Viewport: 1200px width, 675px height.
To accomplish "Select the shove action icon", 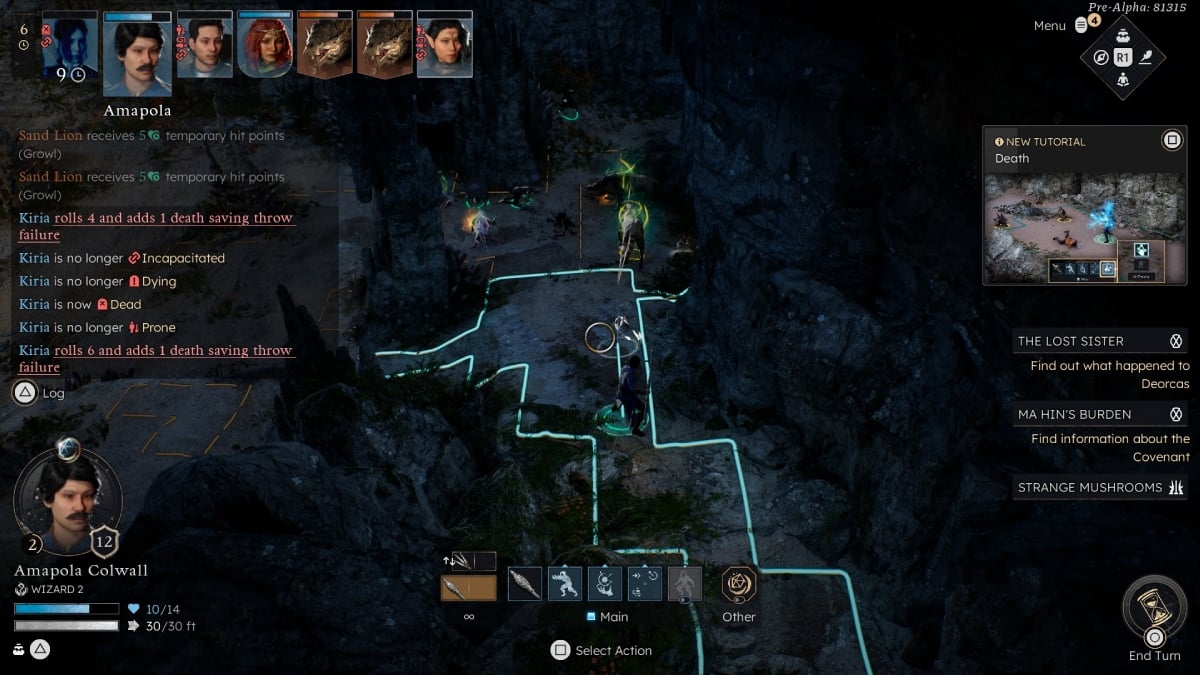I will click(565, 583).
